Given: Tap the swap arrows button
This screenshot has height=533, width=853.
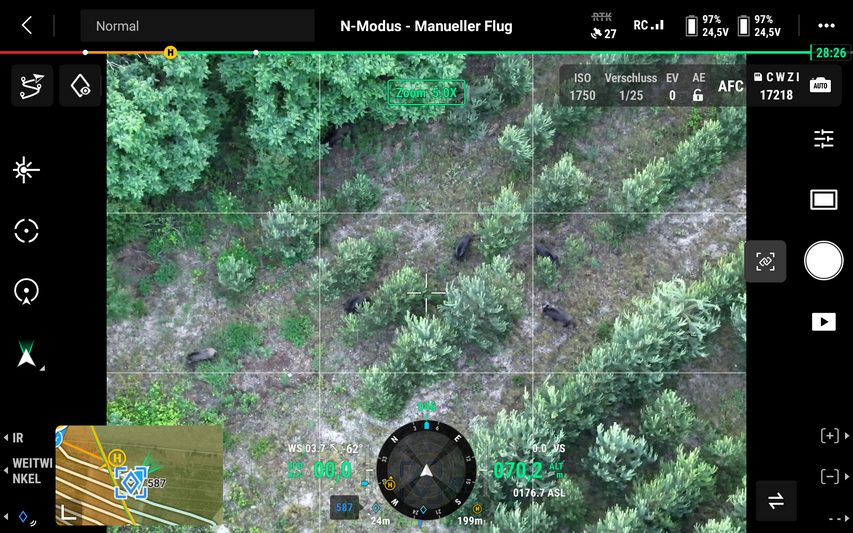Looking at the screenshot, I should (776, 501).
